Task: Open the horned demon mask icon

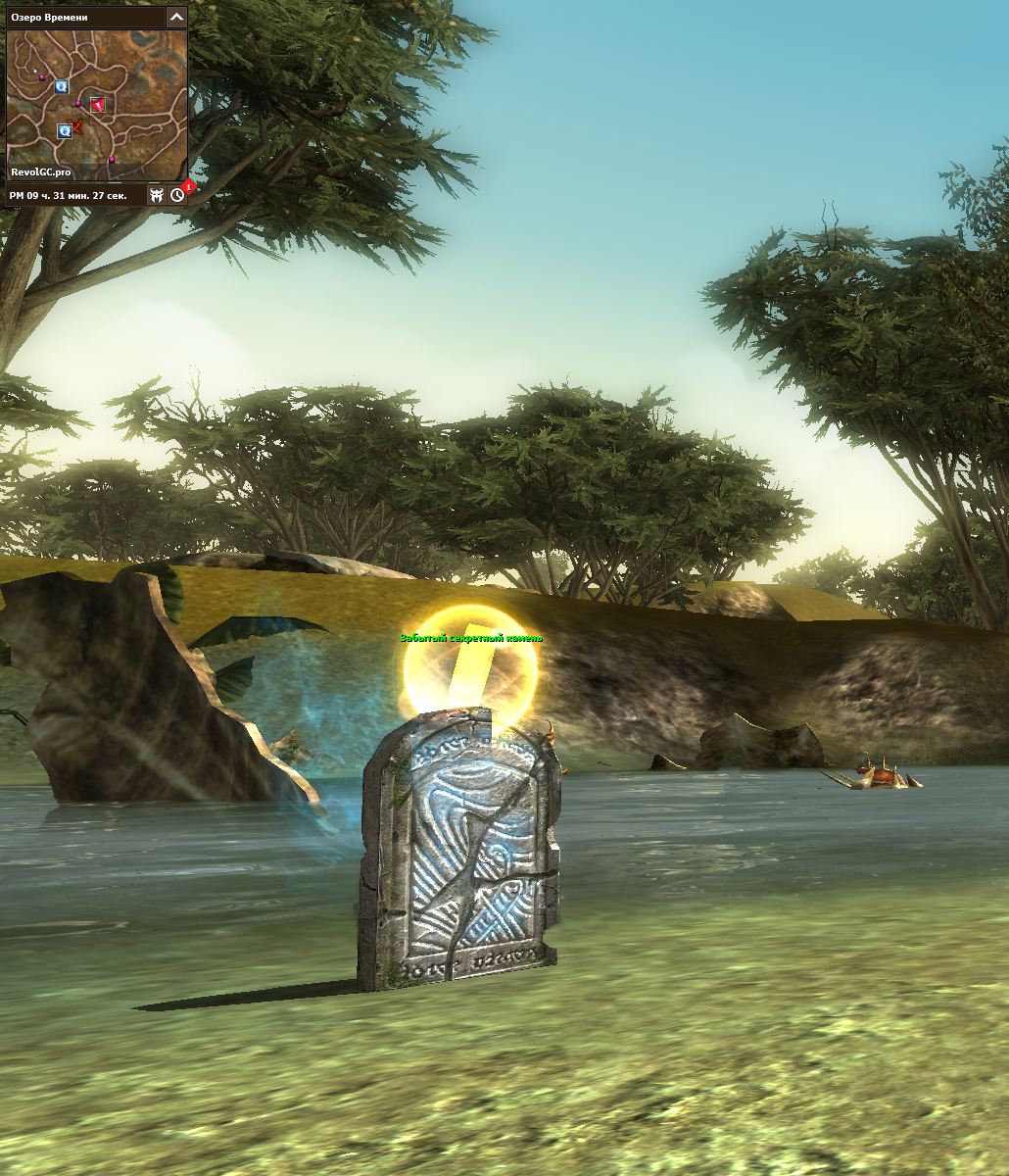Action: point(156,195)
